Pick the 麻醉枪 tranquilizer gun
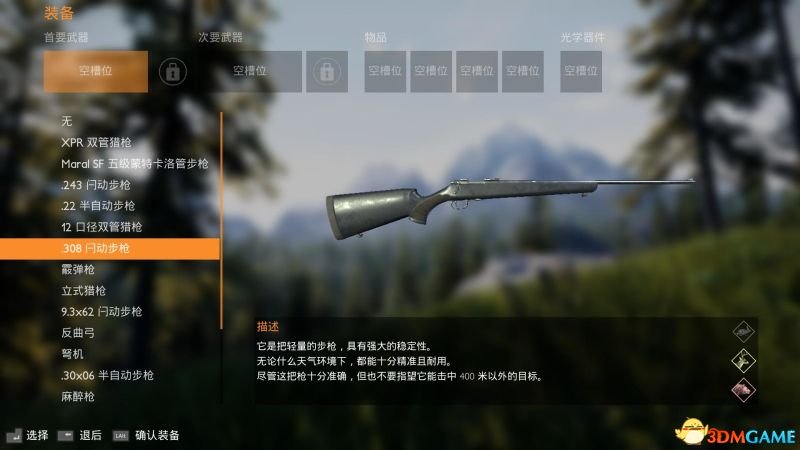 [77, 397]
